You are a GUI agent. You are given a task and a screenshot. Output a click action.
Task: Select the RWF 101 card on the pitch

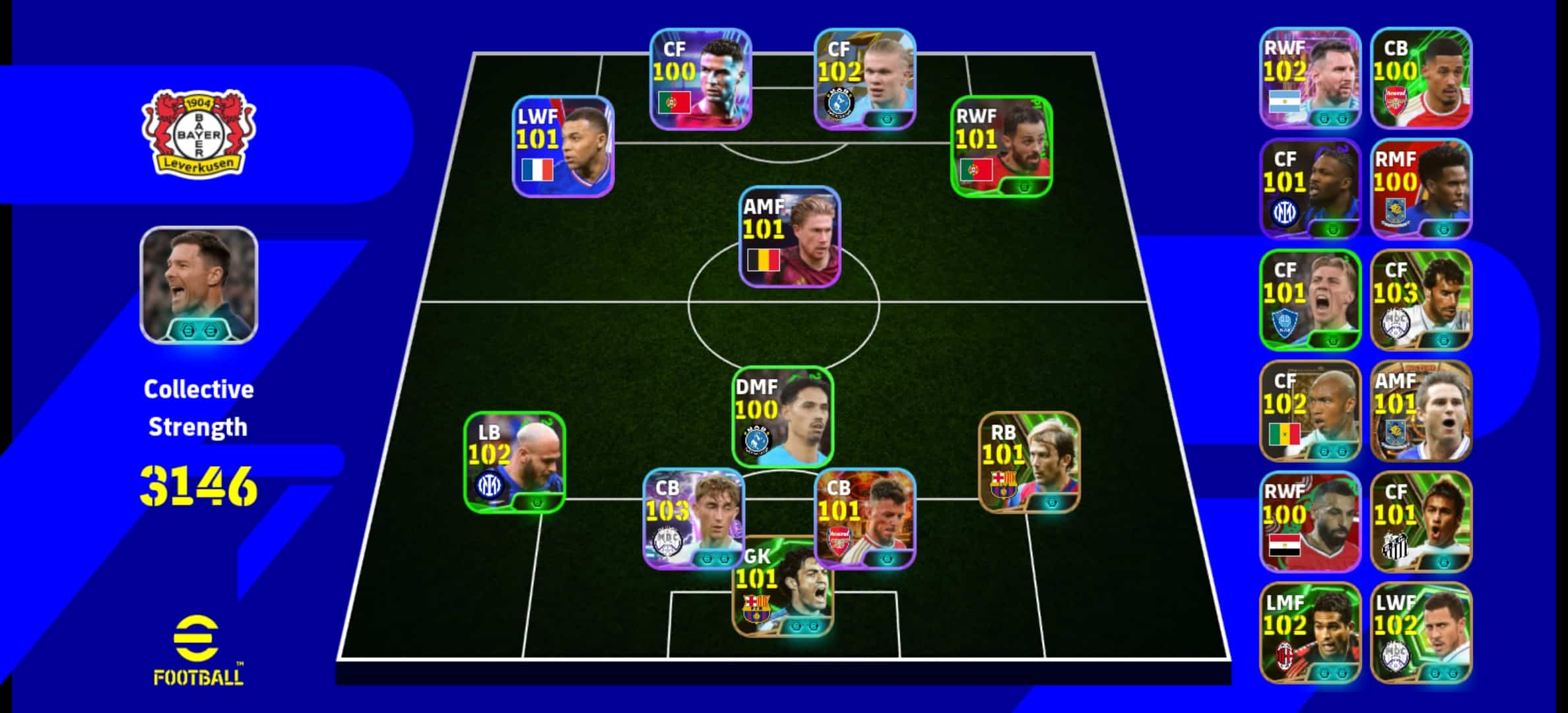tap(1001, 147)
